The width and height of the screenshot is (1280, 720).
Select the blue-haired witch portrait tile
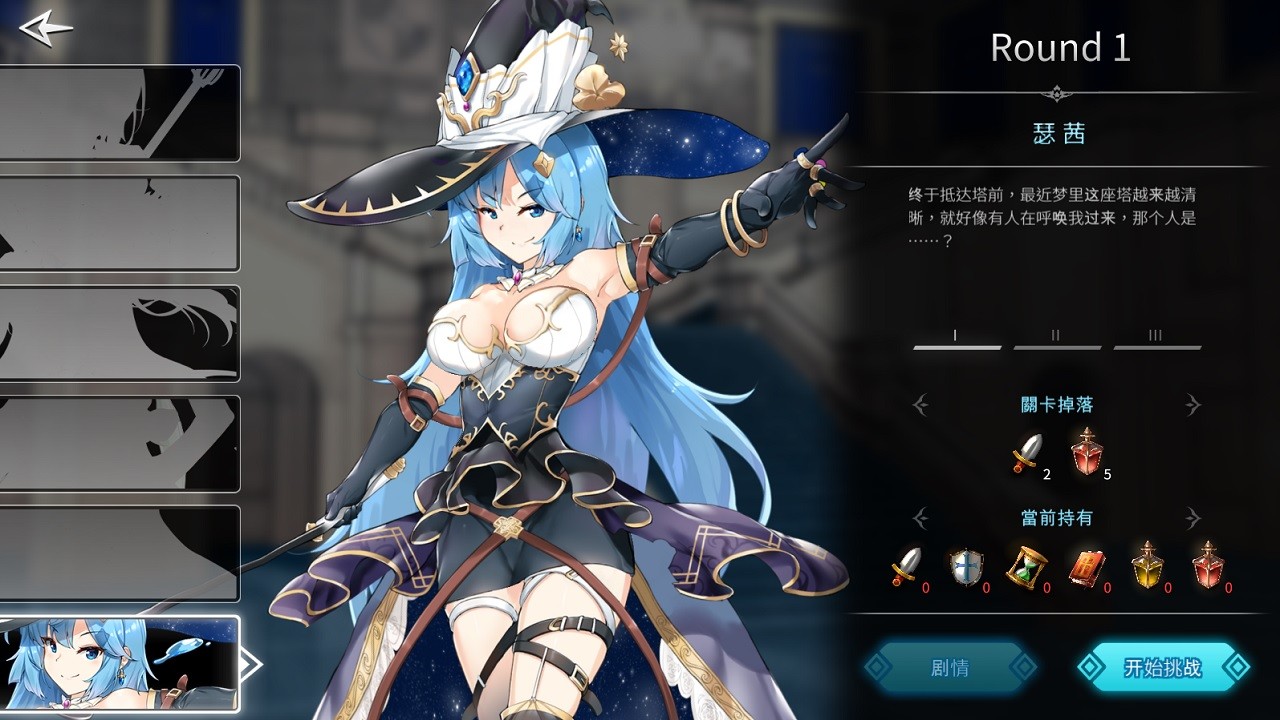[120, 663]
